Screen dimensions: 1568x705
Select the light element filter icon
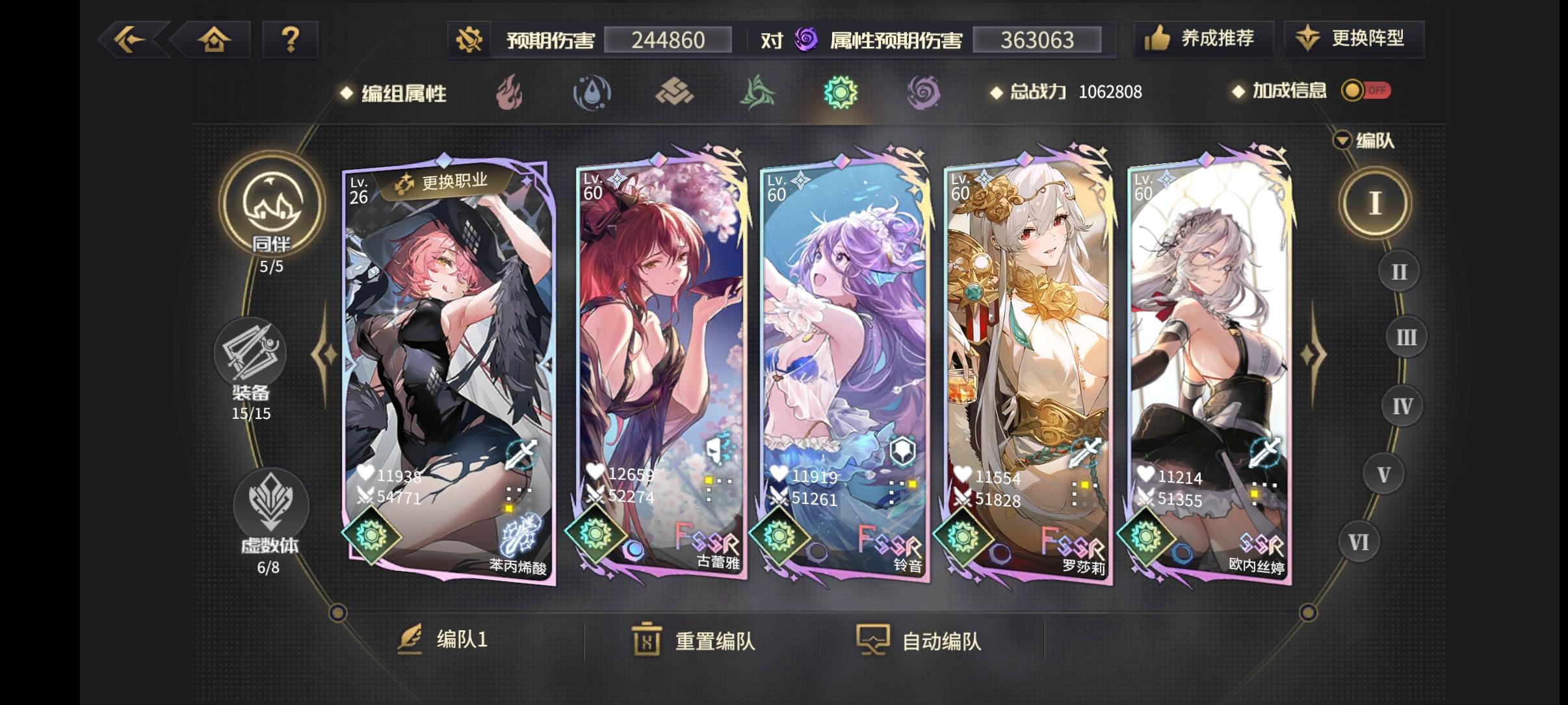(843, 94)
